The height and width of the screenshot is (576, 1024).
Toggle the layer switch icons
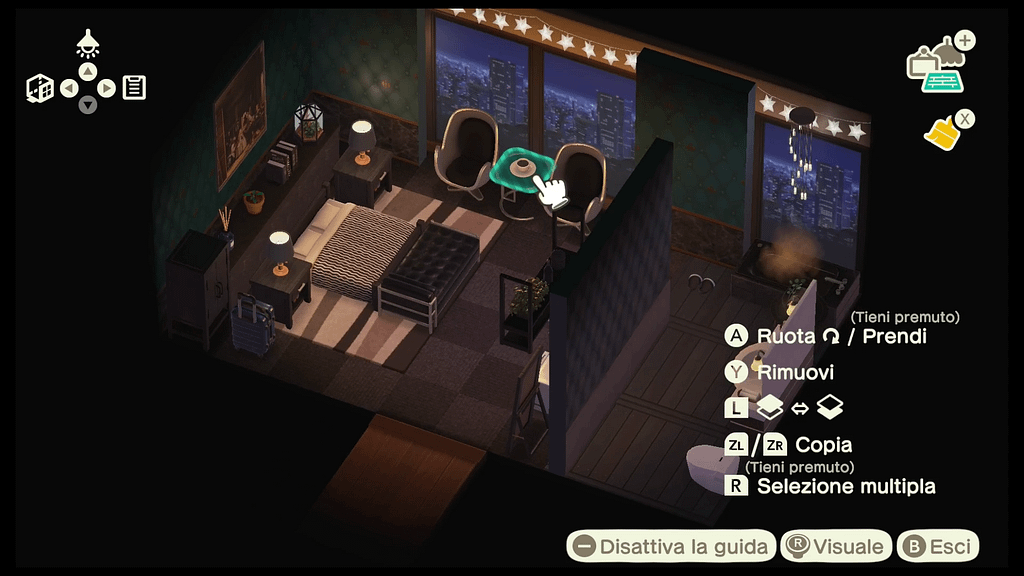click(x=786, y=408)
